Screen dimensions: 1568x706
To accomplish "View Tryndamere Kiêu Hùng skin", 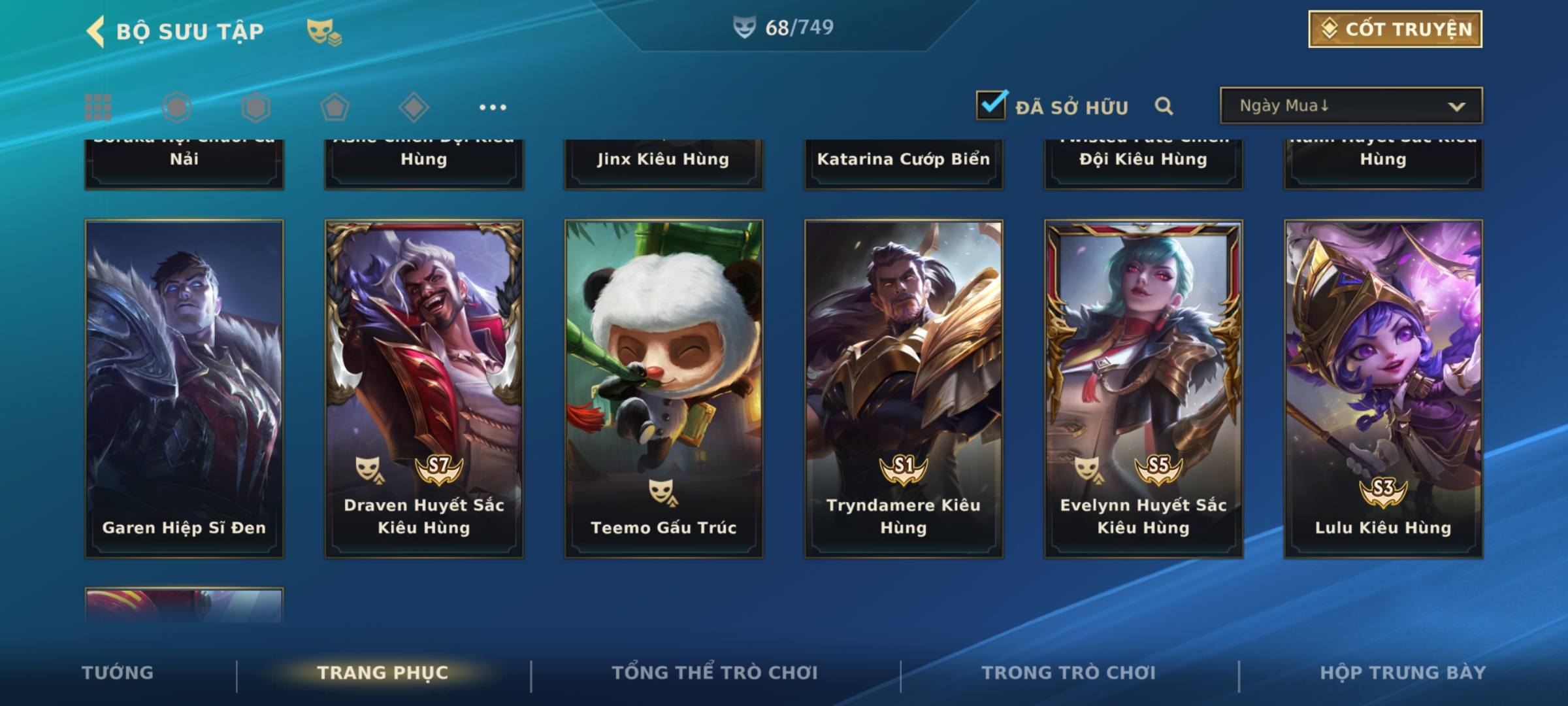I will pos(904,388).
